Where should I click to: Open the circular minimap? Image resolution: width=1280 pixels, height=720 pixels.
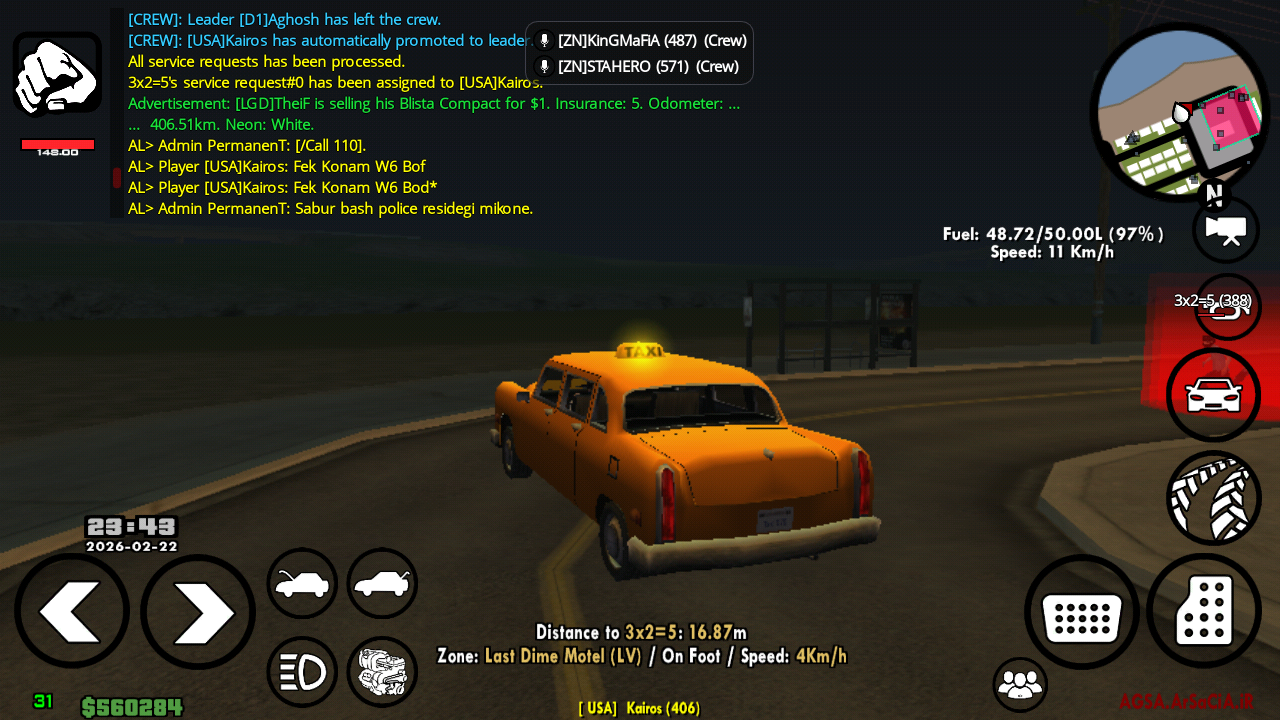click(x=1178, y=111)
